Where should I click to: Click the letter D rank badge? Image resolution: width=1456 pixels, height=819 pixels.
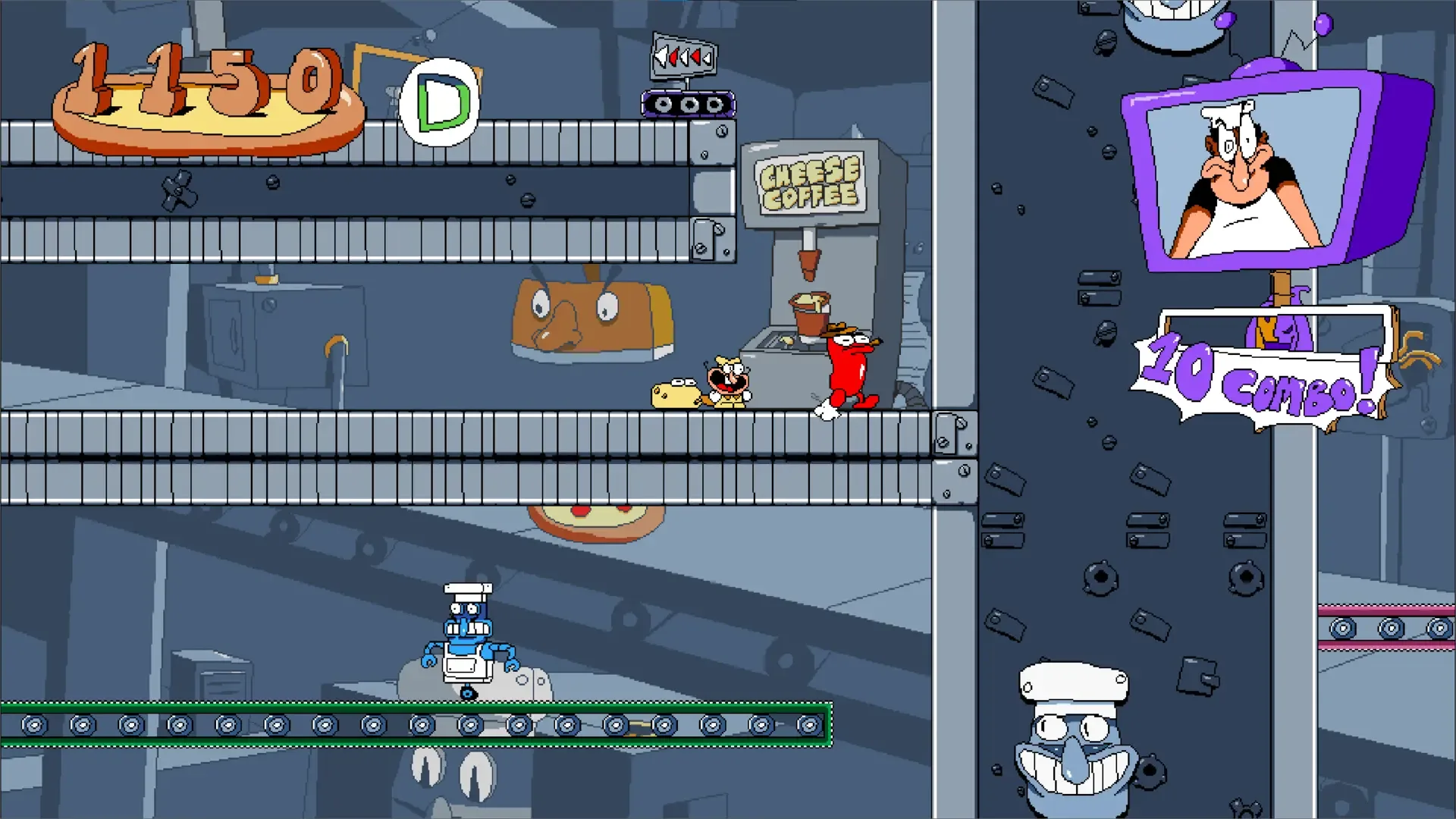click(x=441, y=99)
